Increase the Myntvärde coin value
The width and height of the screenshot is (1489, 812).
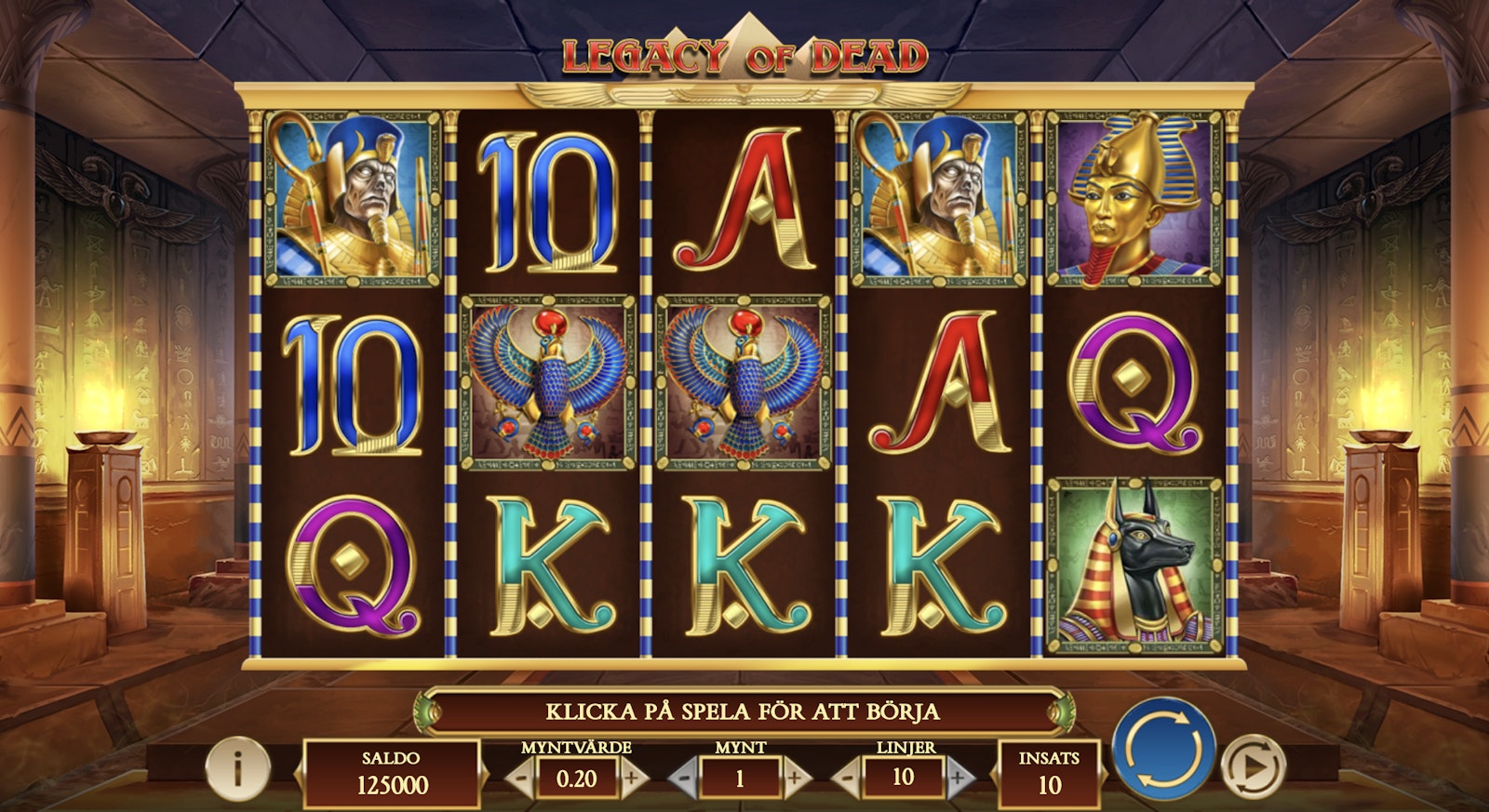click(631, 778)
